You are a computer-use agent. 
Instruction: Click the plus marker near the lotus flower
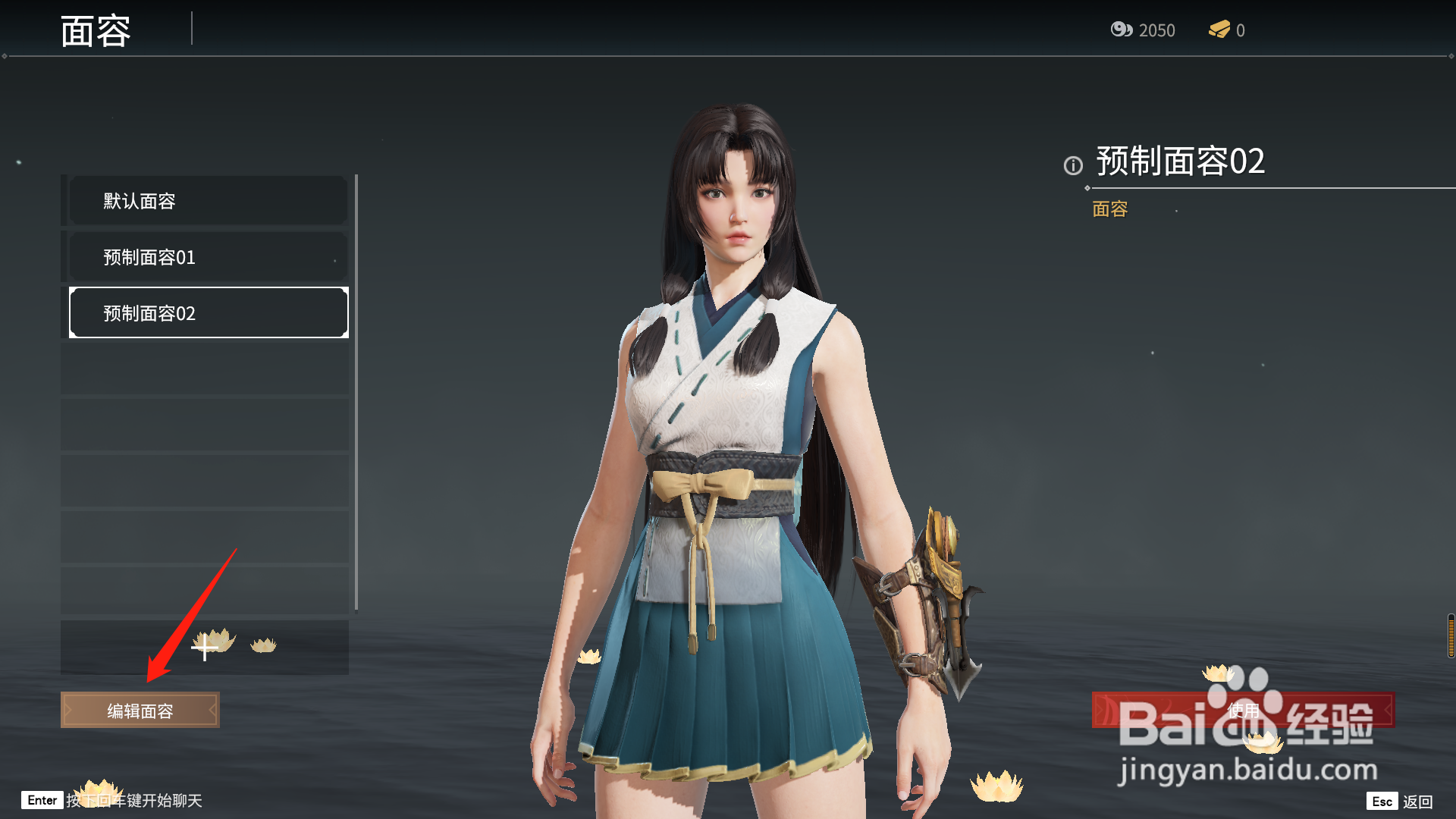tap(203, 648)
